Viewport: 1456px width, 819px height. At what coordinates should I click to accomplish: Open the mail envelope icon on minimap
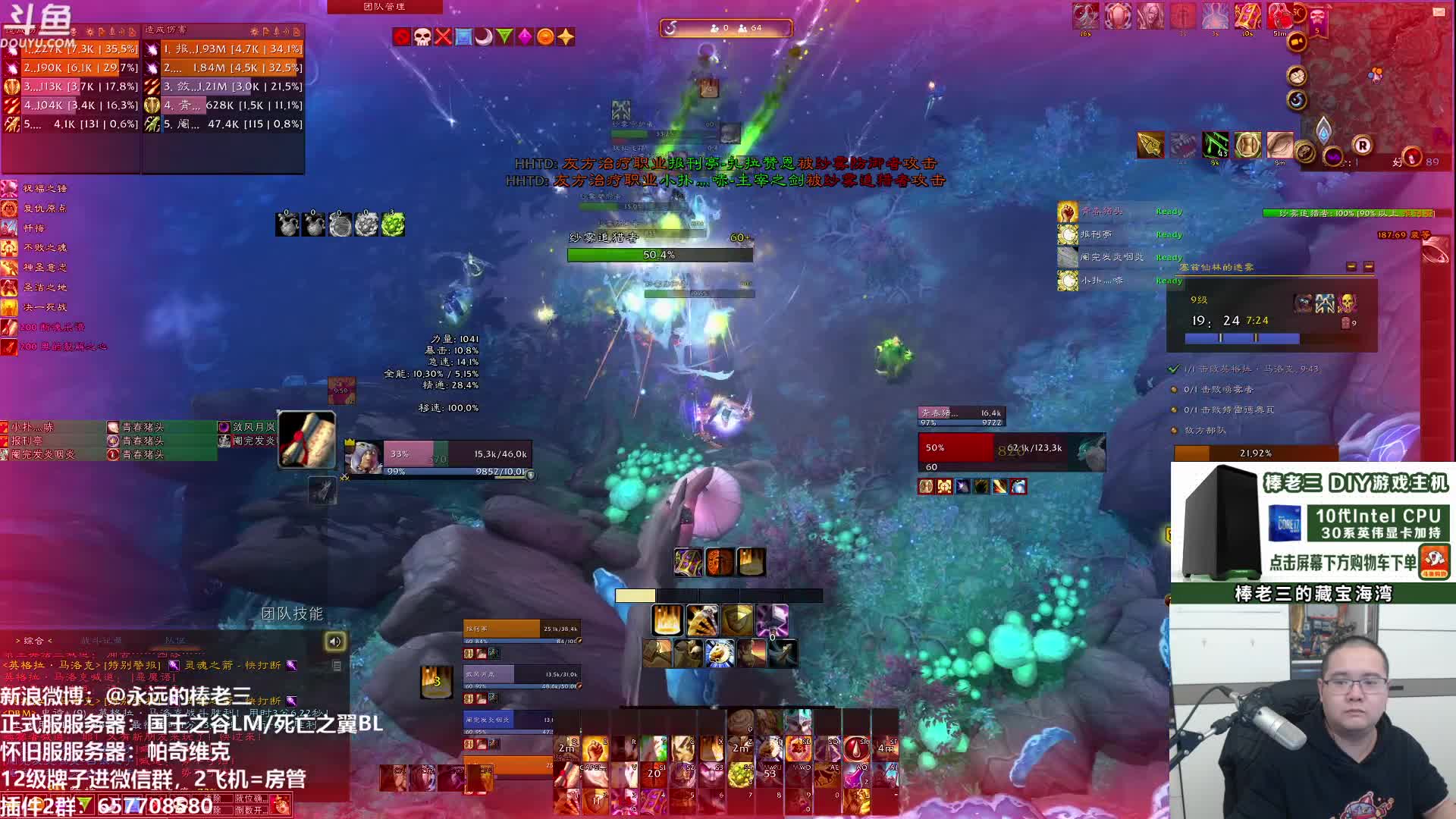click(x=1438, y=12)
